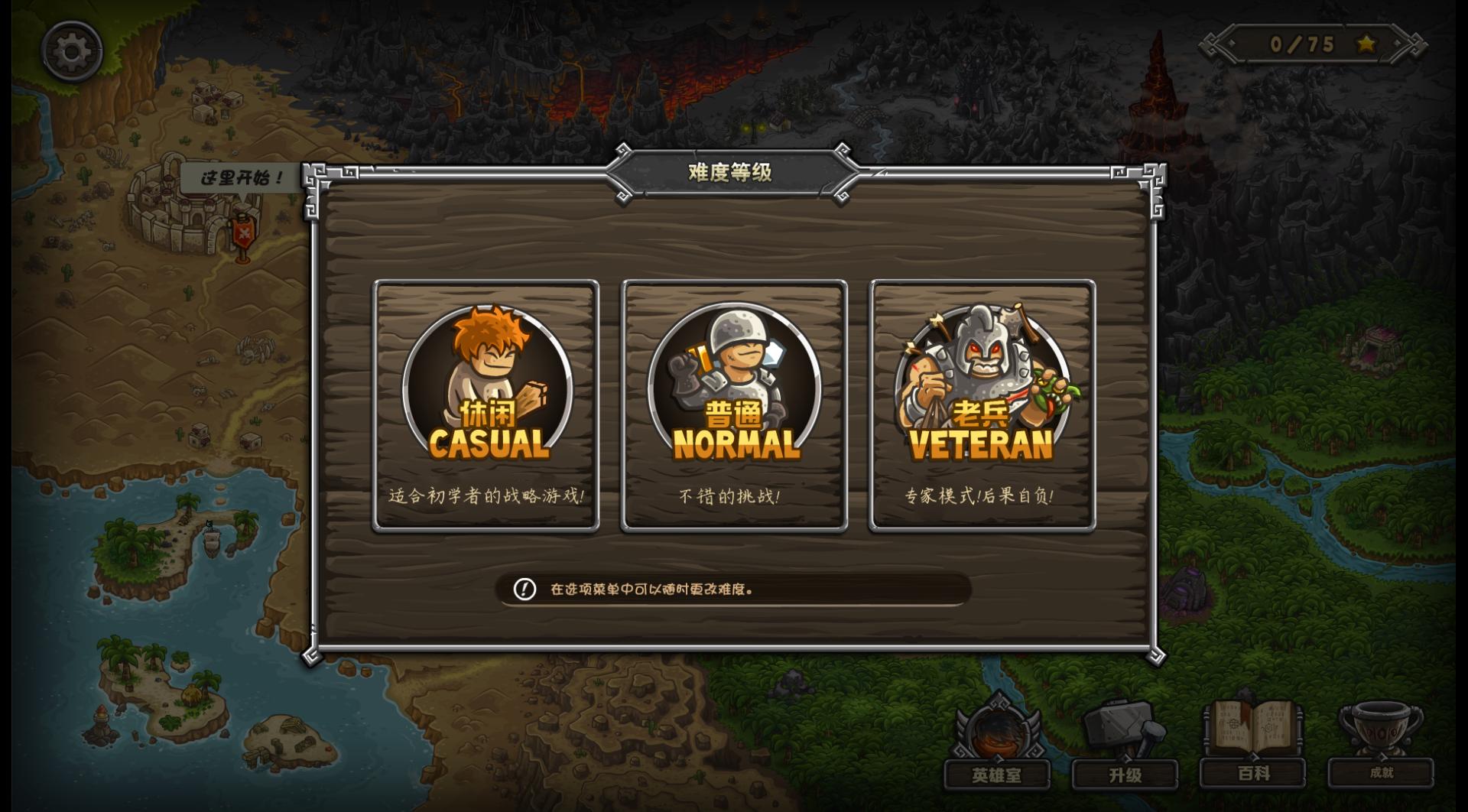Viewport: 1468px width, 812px height.
Task: Select the 休闲 CASUAL difficulty
Action: pos(484,403)
